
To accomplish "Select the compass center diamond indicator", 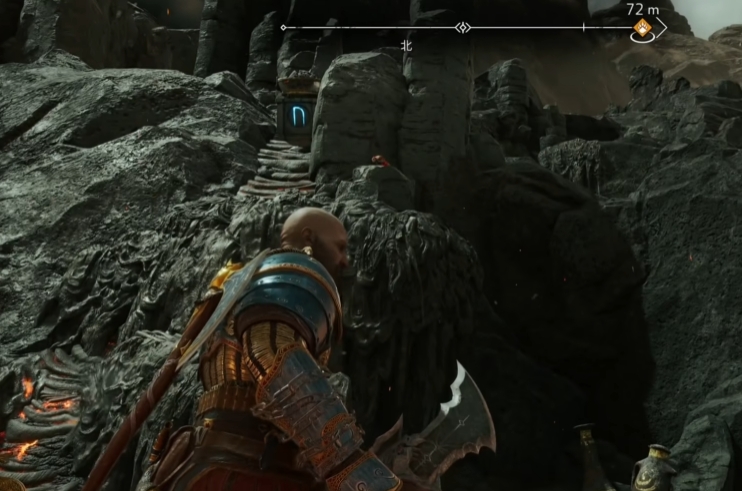I will click(463, 28).
